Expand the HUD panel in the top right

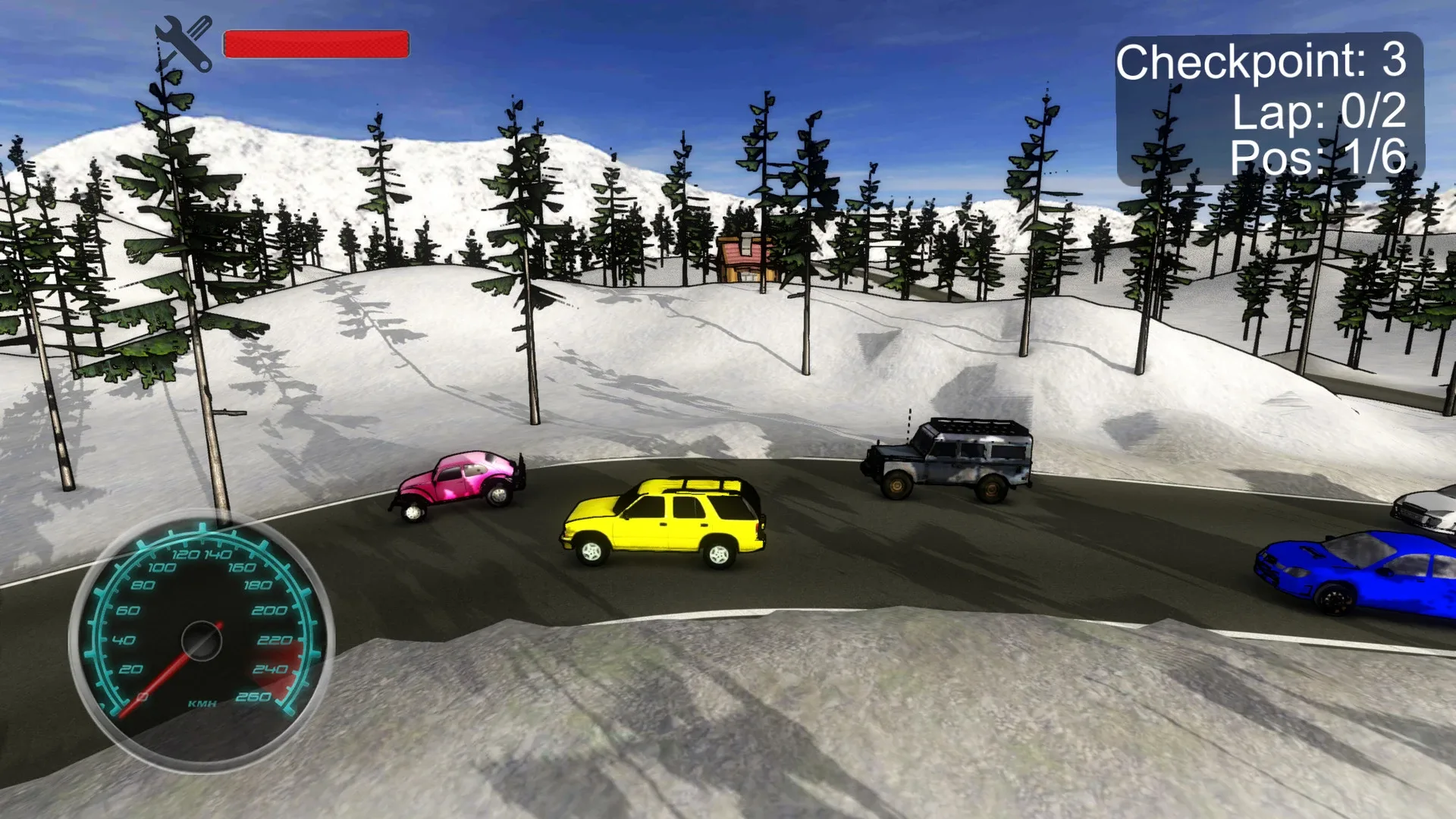pyautogui.click(x=1270, y=110)
